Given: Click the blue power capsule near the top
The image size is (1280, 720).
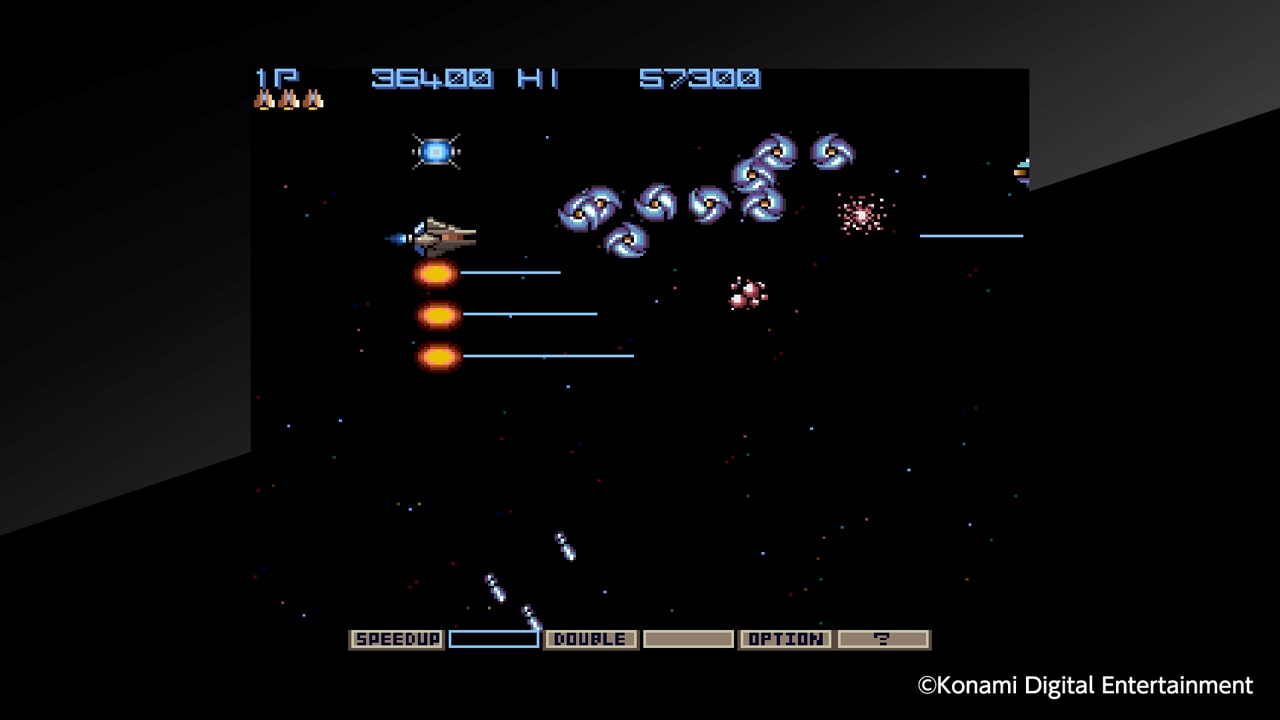Looking at the screenshot, I should 436,150.
